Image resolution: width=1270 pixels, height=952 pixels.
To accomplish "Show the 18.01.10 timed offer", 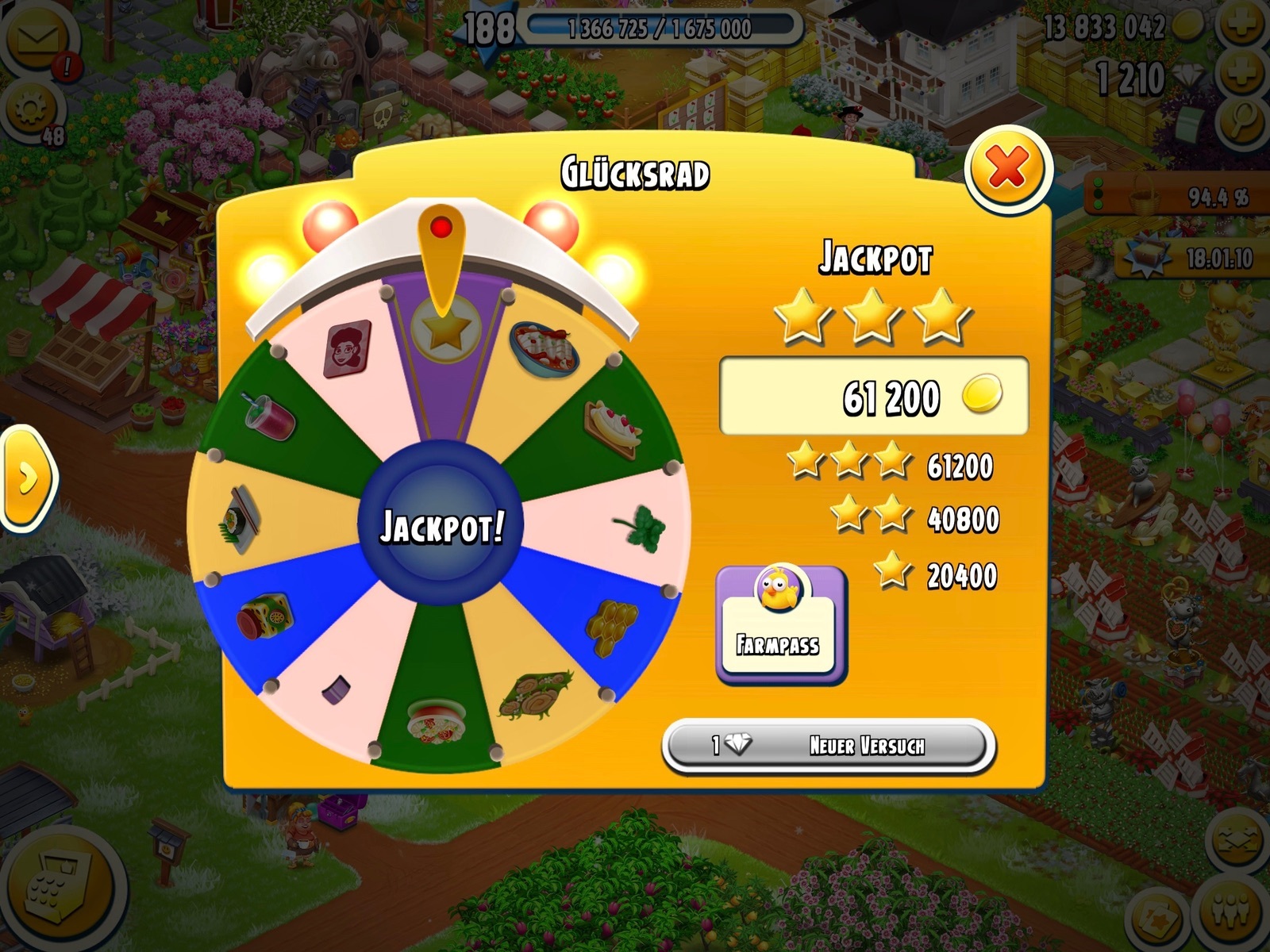I will pyautogui.click(x=1189, y=258).
